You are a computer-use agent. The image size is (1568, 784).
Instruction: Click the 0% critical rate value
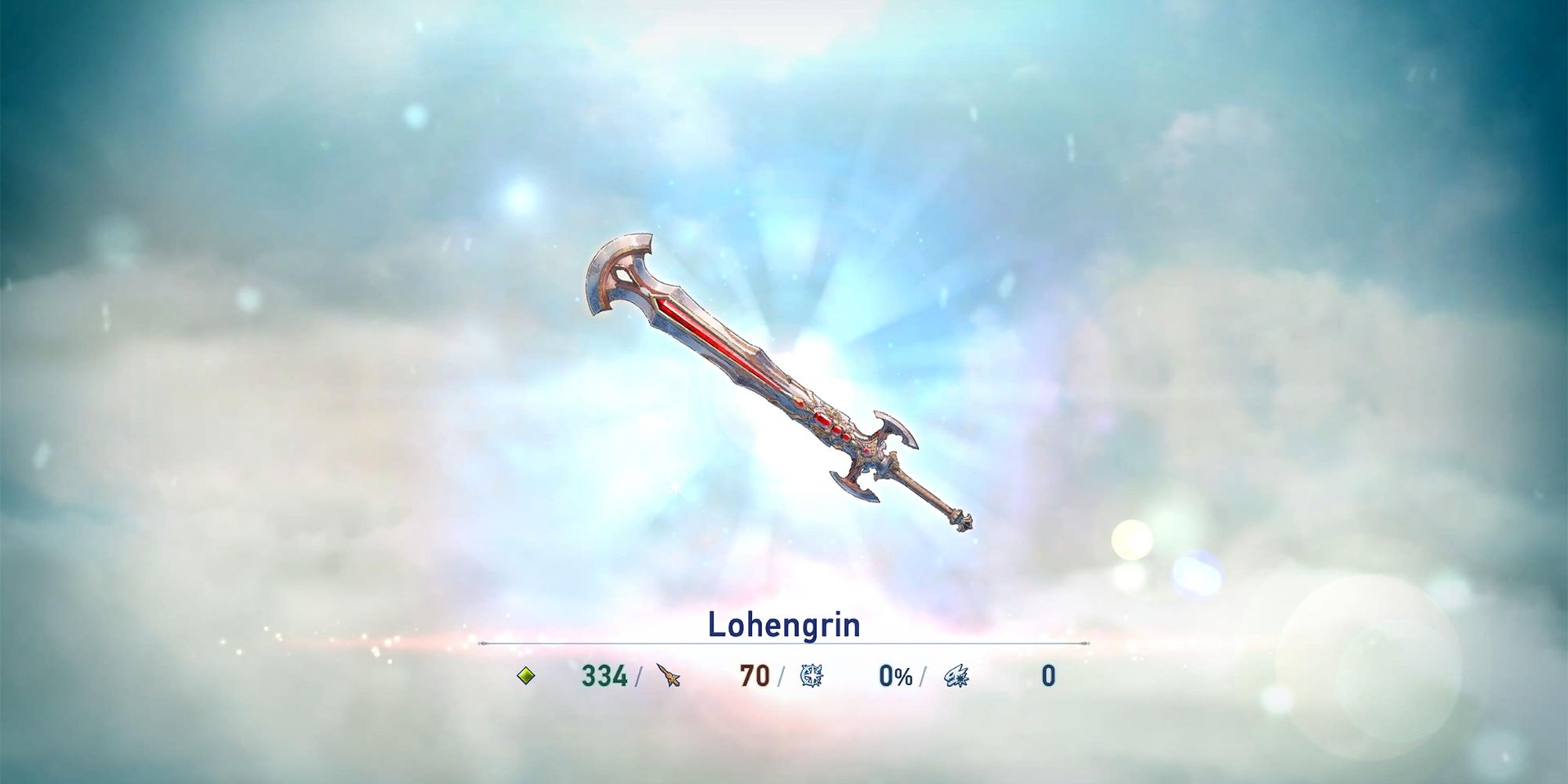click(894, 674)
